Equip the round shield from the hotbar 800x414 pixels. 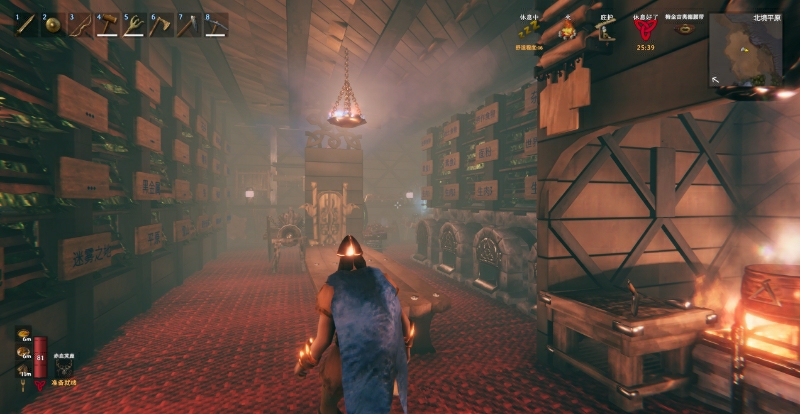pos(51,24)
